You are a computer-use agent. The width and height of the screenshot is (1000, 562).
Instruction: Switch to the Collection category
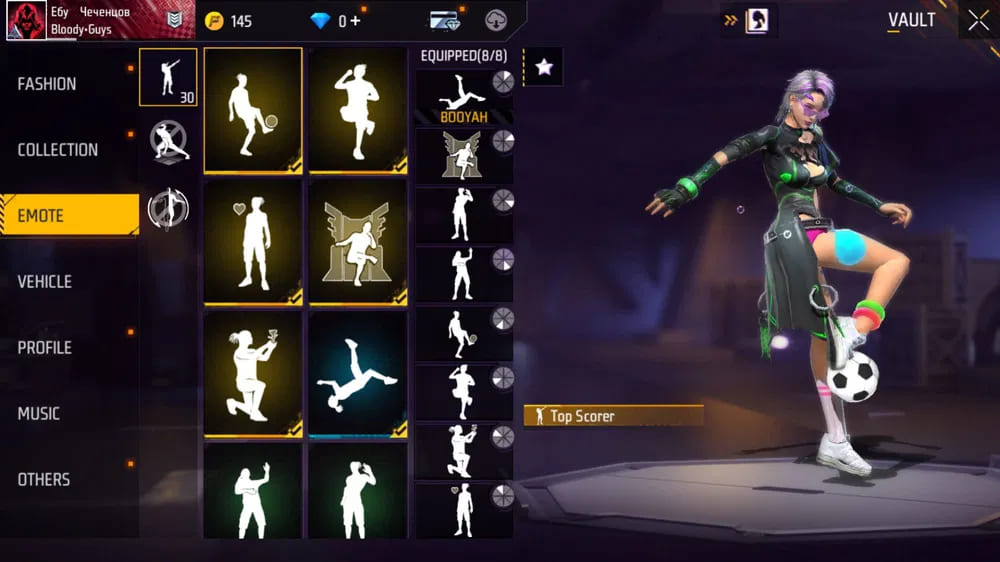[58, 150]
